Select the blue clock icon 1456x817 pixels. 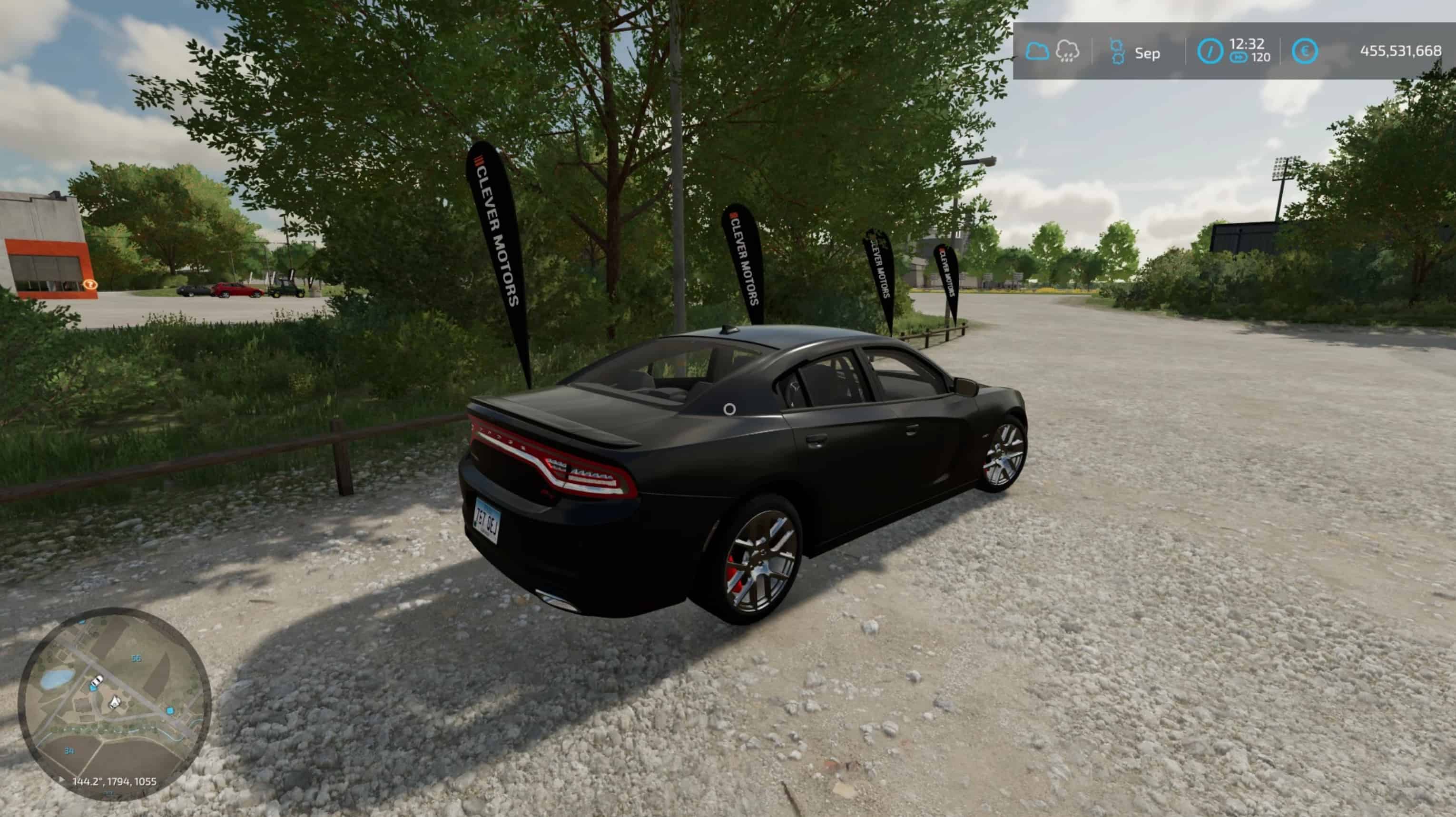(1210, 52)
